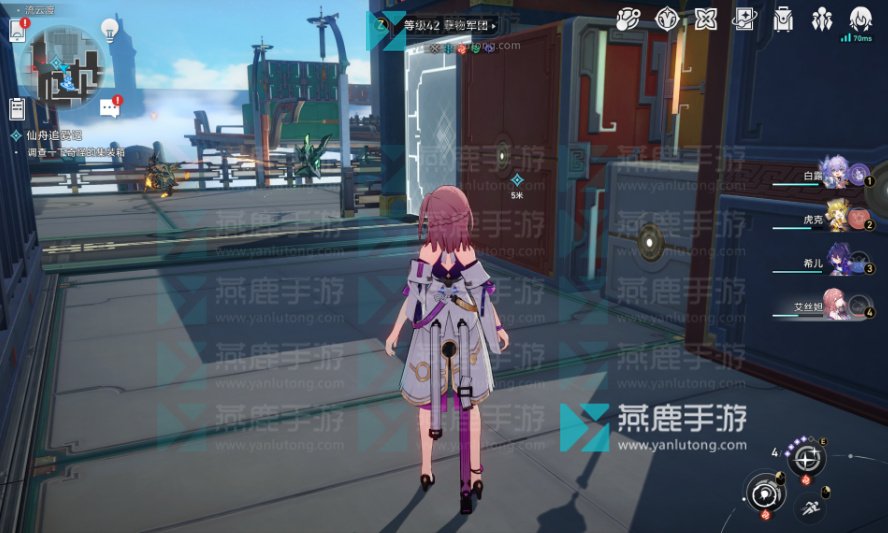Open the planet and orbit icon in top bar

tap(627, 18)
